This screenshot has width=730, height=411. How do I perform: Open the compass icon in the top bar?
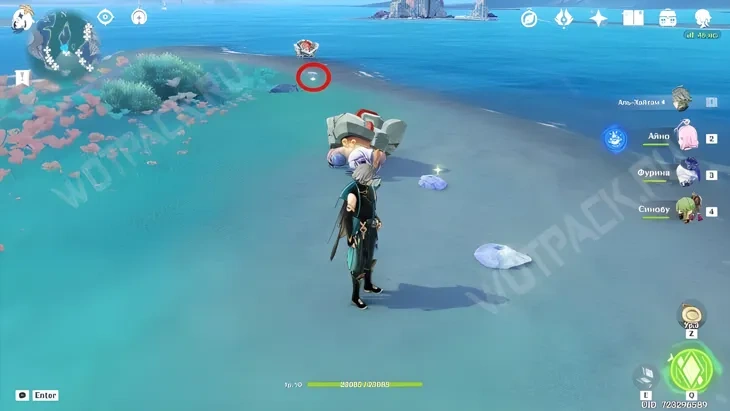[x=529, y=18]
